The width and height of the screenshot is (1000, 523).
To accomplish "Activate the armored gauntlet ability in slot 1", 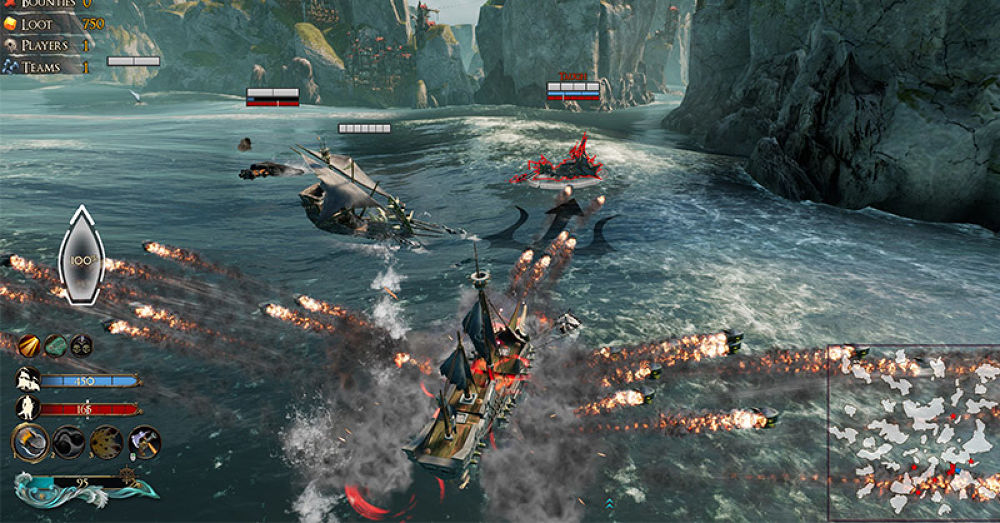I will (x=31, y=442).
